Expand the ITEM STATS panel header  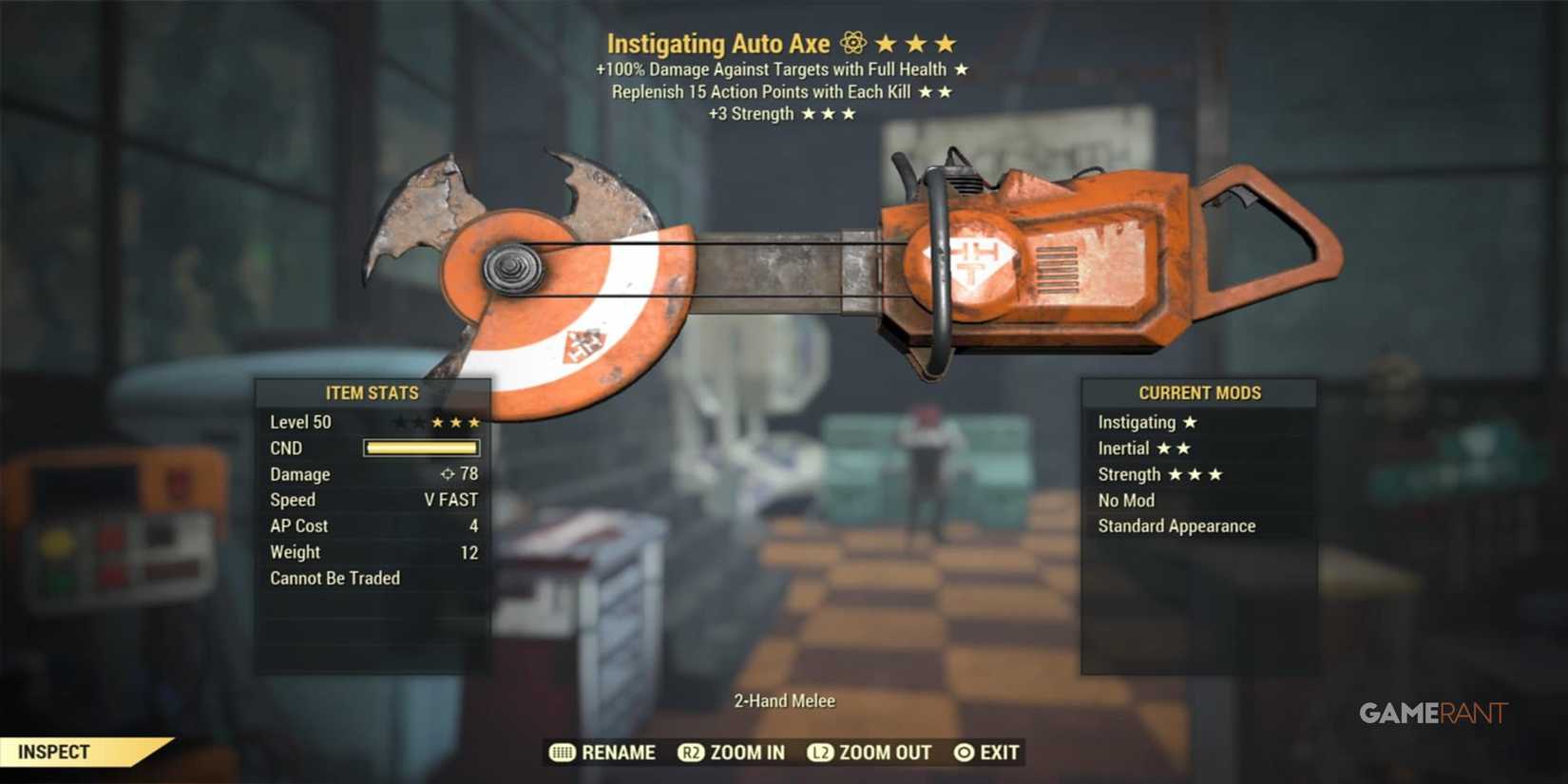[373, 392]
